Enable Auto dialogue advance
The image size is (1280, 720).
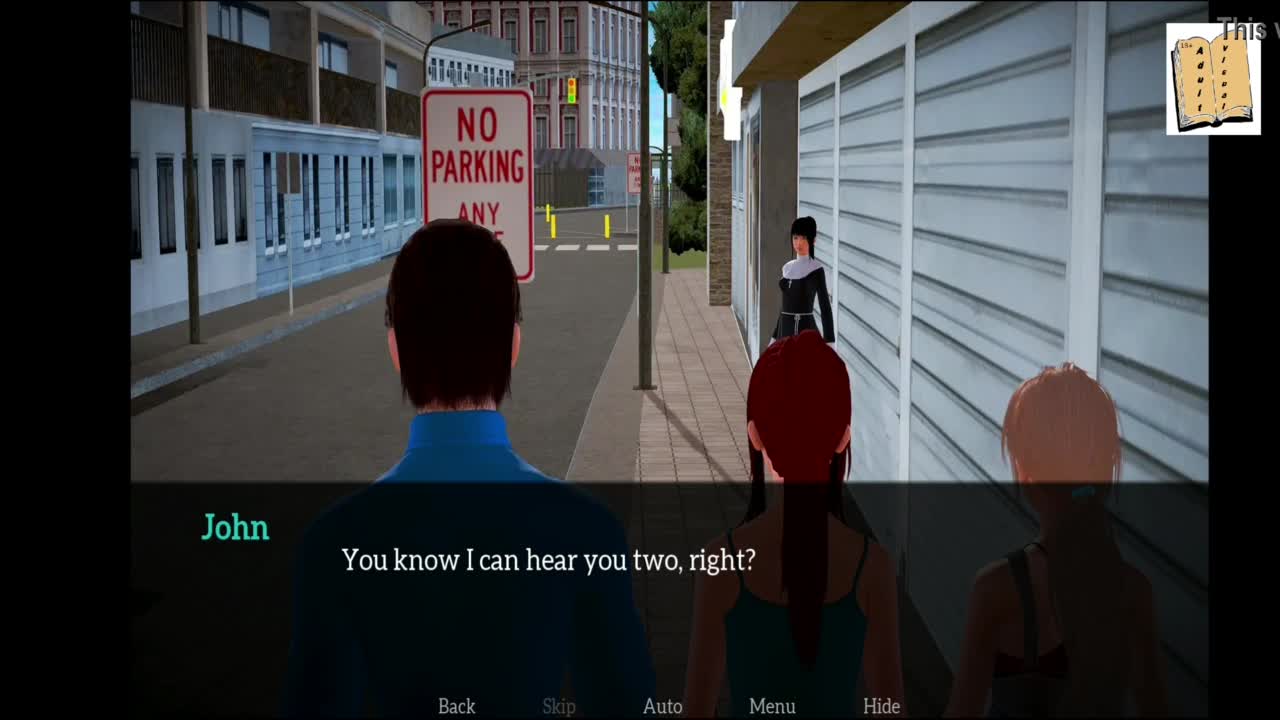pos(662,706)
